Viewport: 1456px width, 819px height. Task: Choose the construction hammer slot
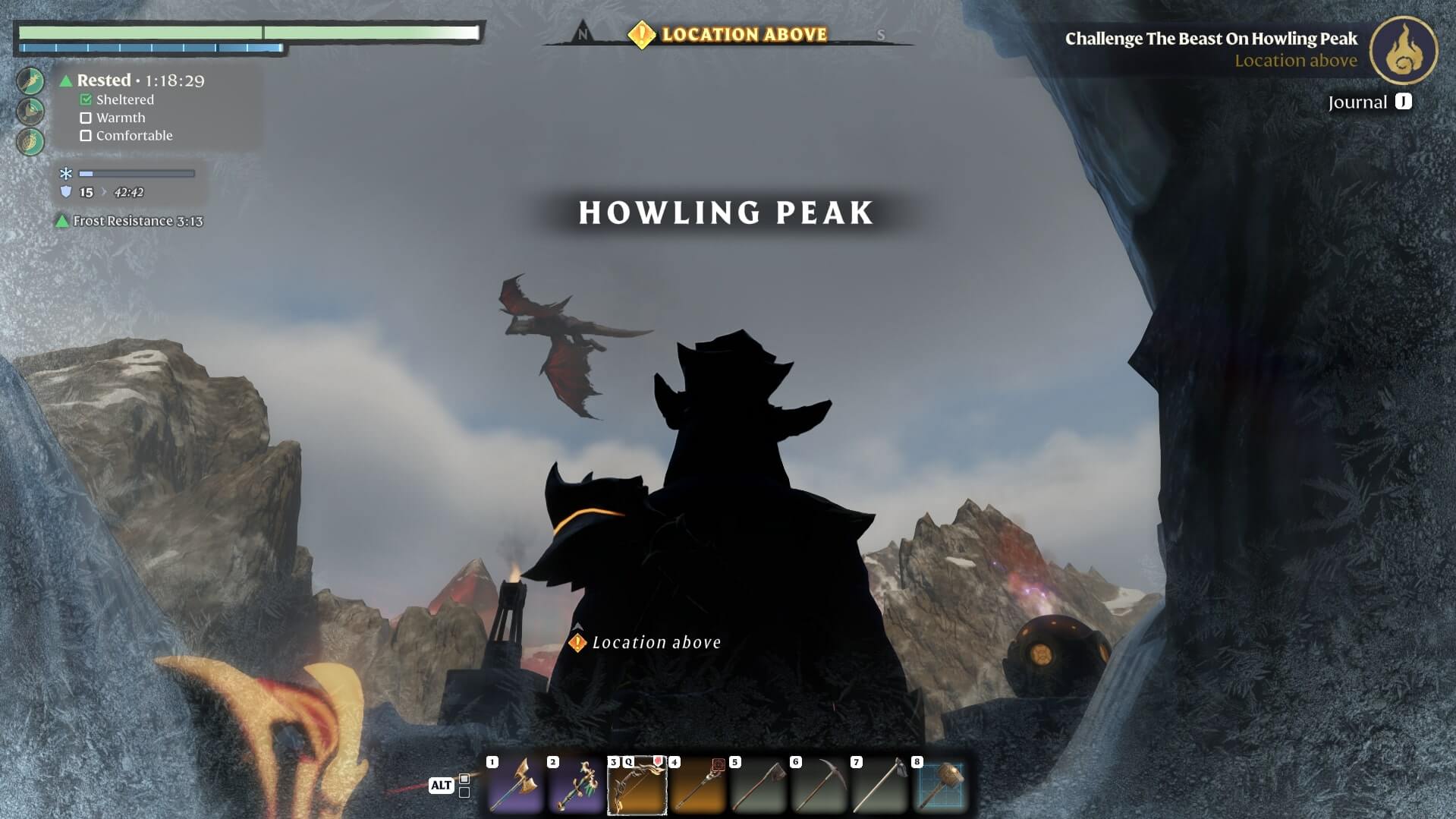(x=941, y=785)
